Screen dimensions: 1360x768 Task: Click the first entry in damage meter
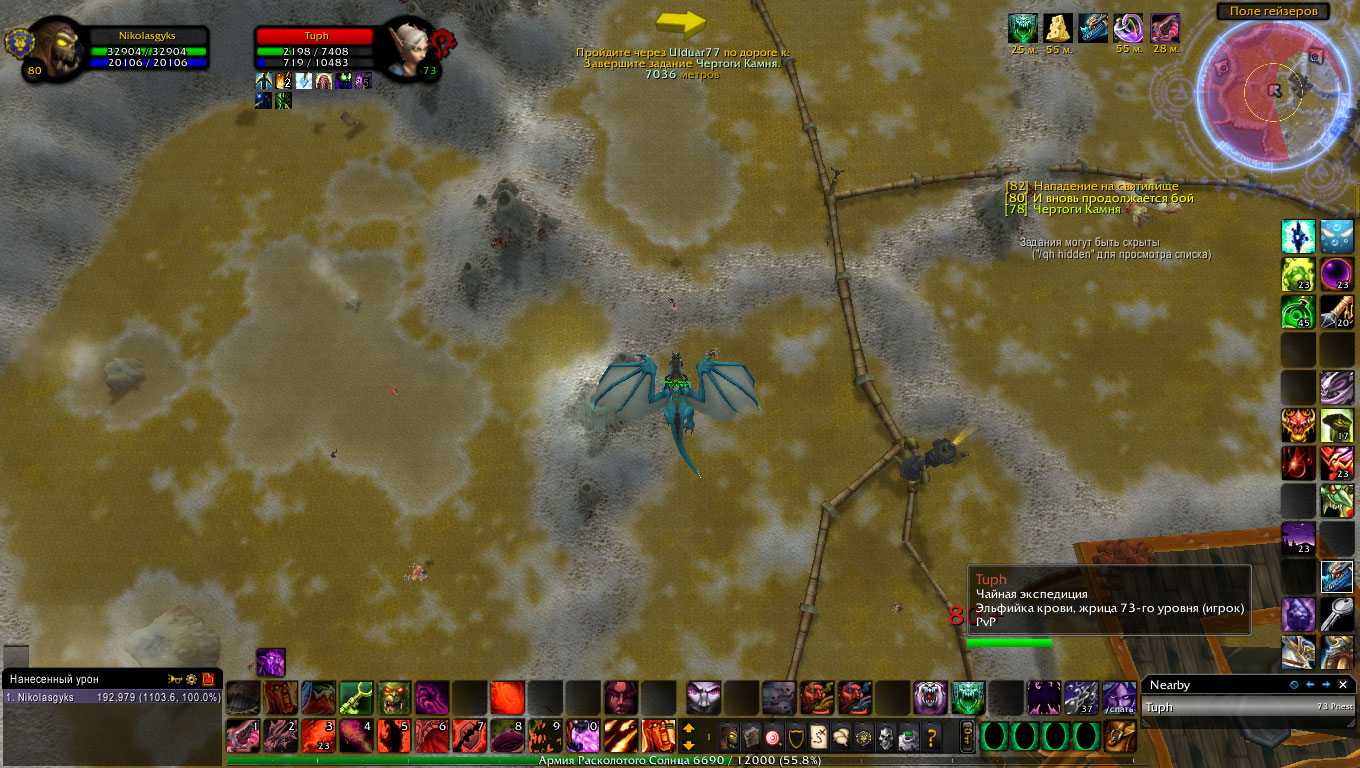(x=110, y=697)
